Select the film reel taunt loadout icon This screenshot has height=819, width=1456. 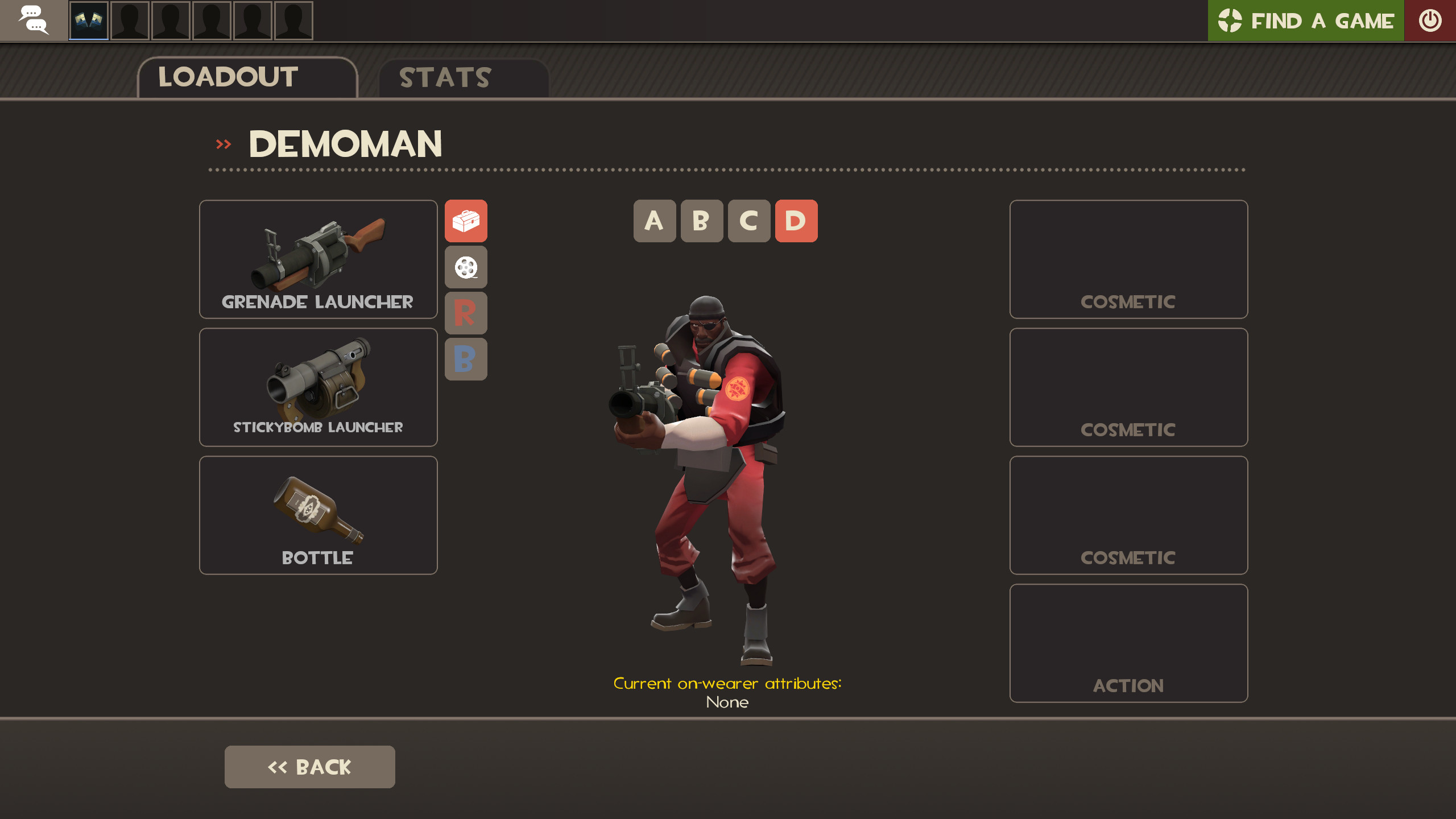pos(466,267)
